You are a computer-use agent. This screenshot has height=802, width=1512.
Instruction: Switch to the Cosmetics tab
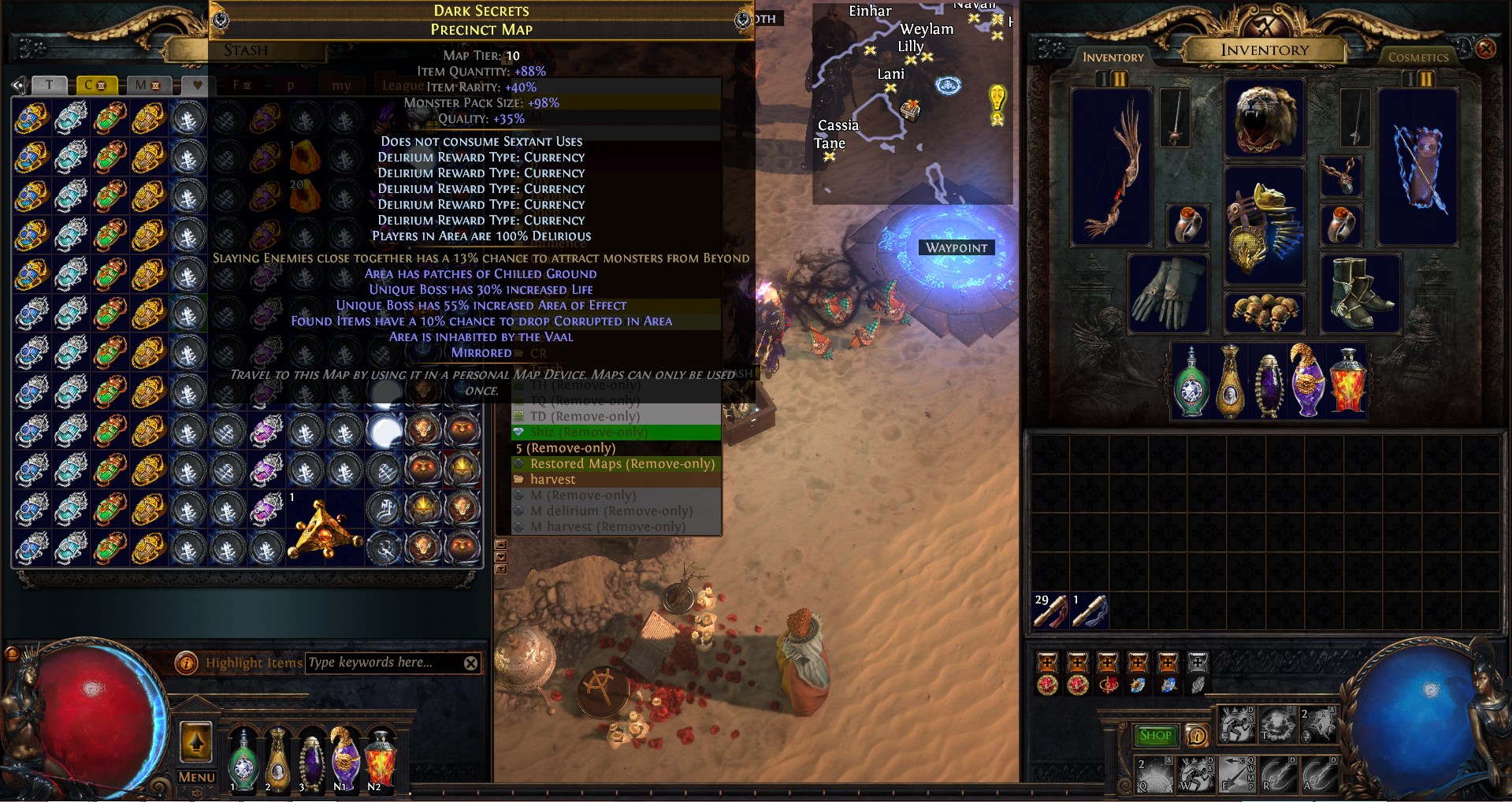pos(1417,57)
